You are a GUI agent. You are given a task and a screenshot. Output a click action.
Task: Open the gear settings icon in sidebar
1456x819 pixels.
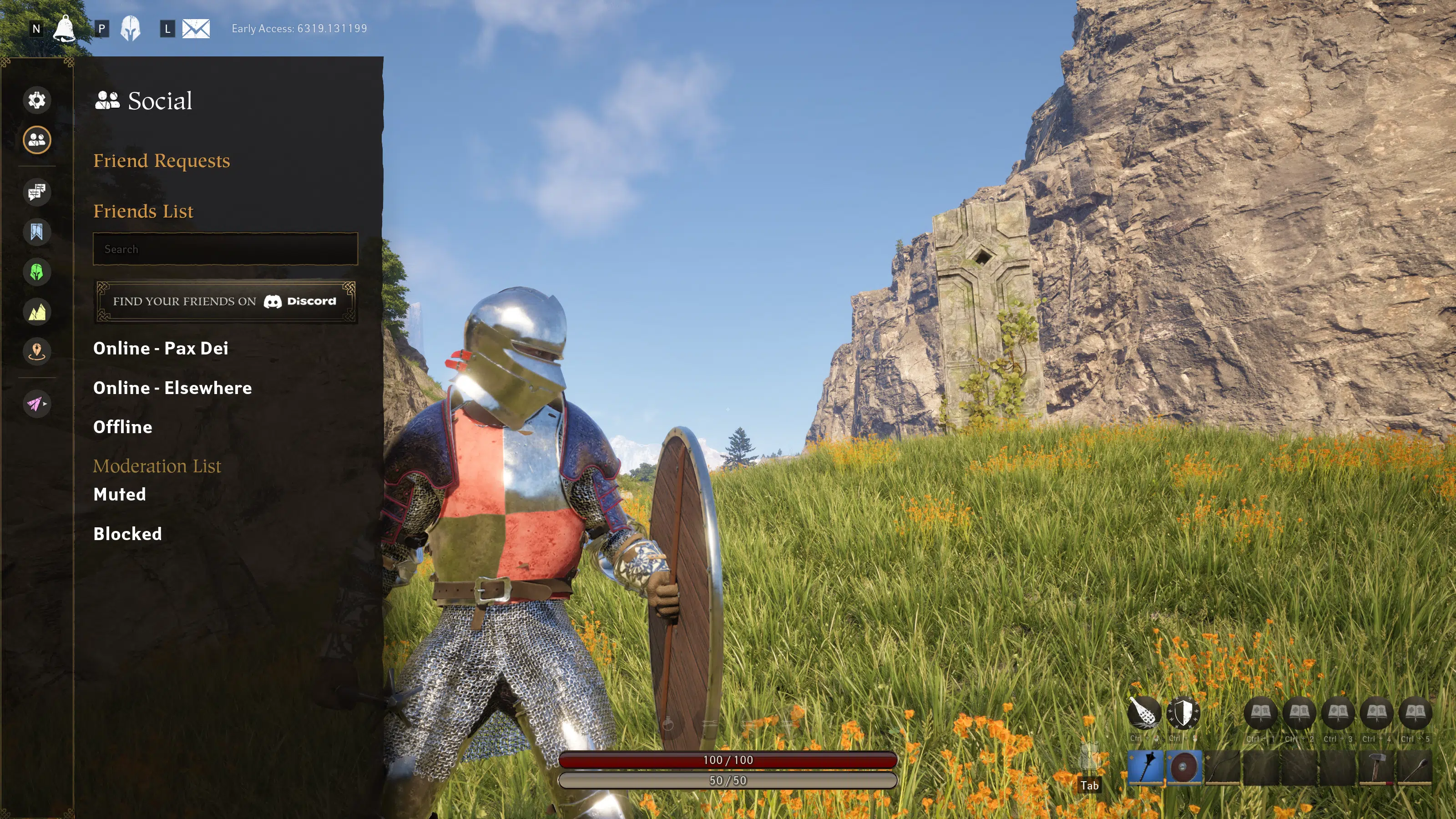tap(37, 100)
